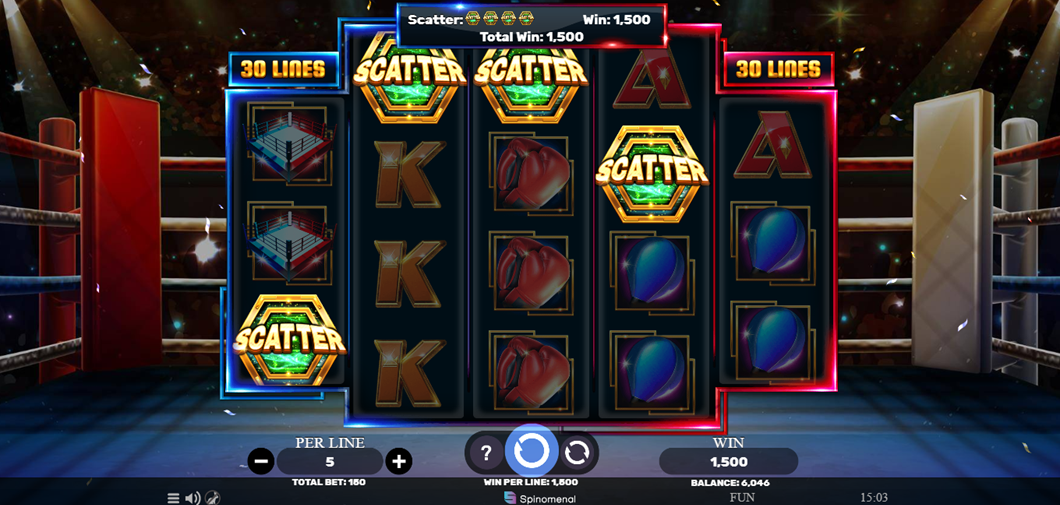1060x505 pixels.
Task: Decrease the per line bet
Action: point(261,461)
